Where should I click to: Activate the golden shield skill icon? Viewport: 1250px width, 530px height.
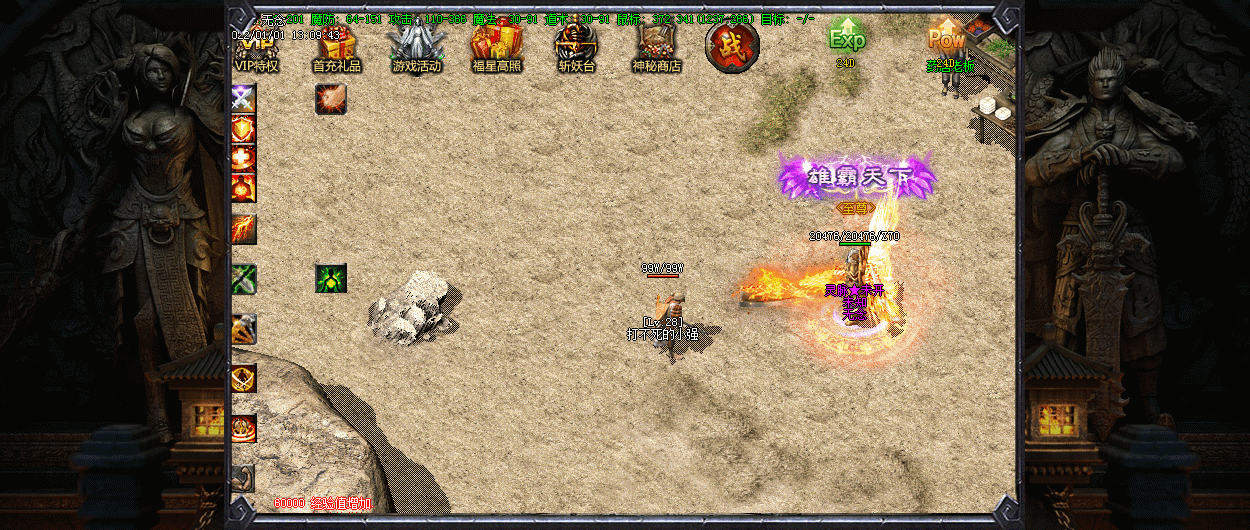244,128
